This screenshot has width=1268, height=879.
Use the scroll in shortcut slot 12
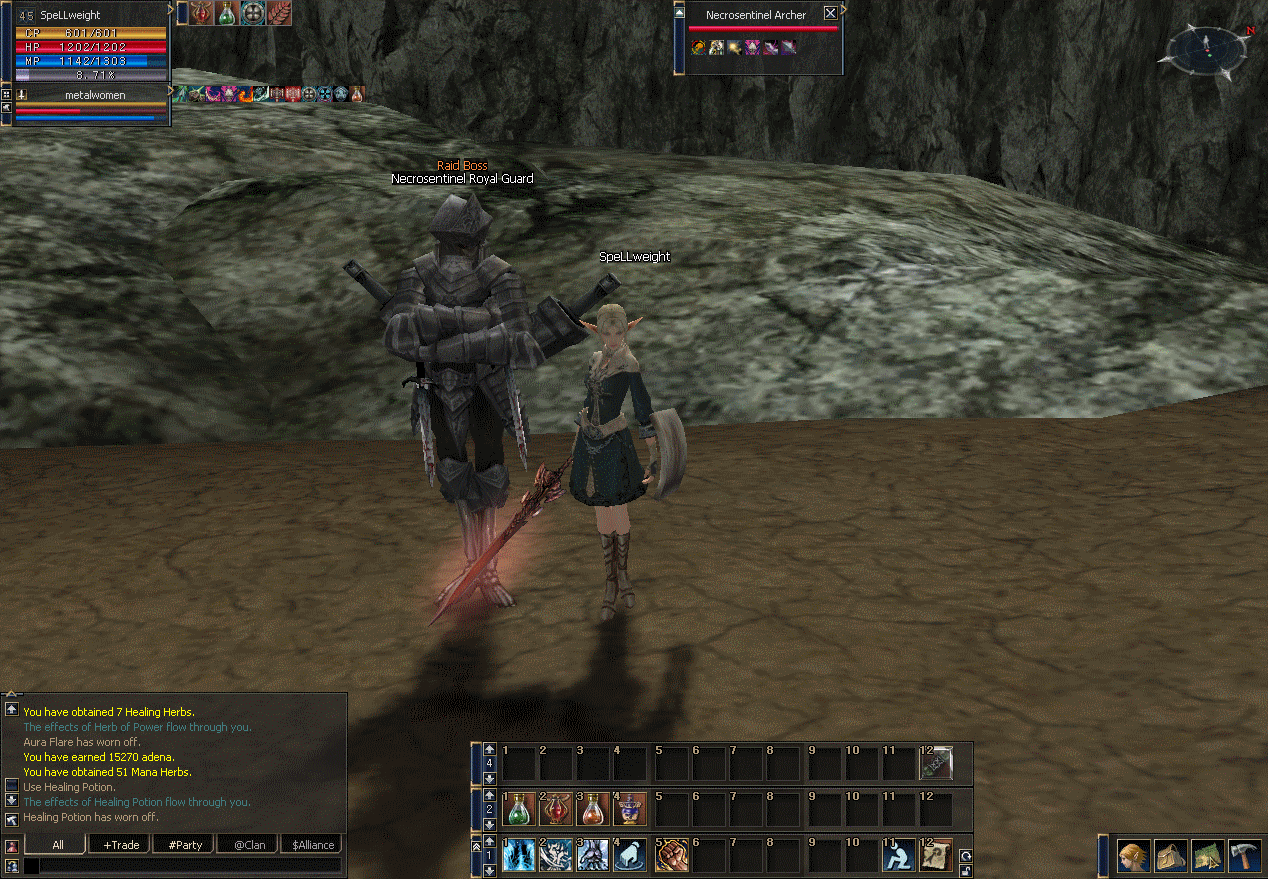coord(936,855)
